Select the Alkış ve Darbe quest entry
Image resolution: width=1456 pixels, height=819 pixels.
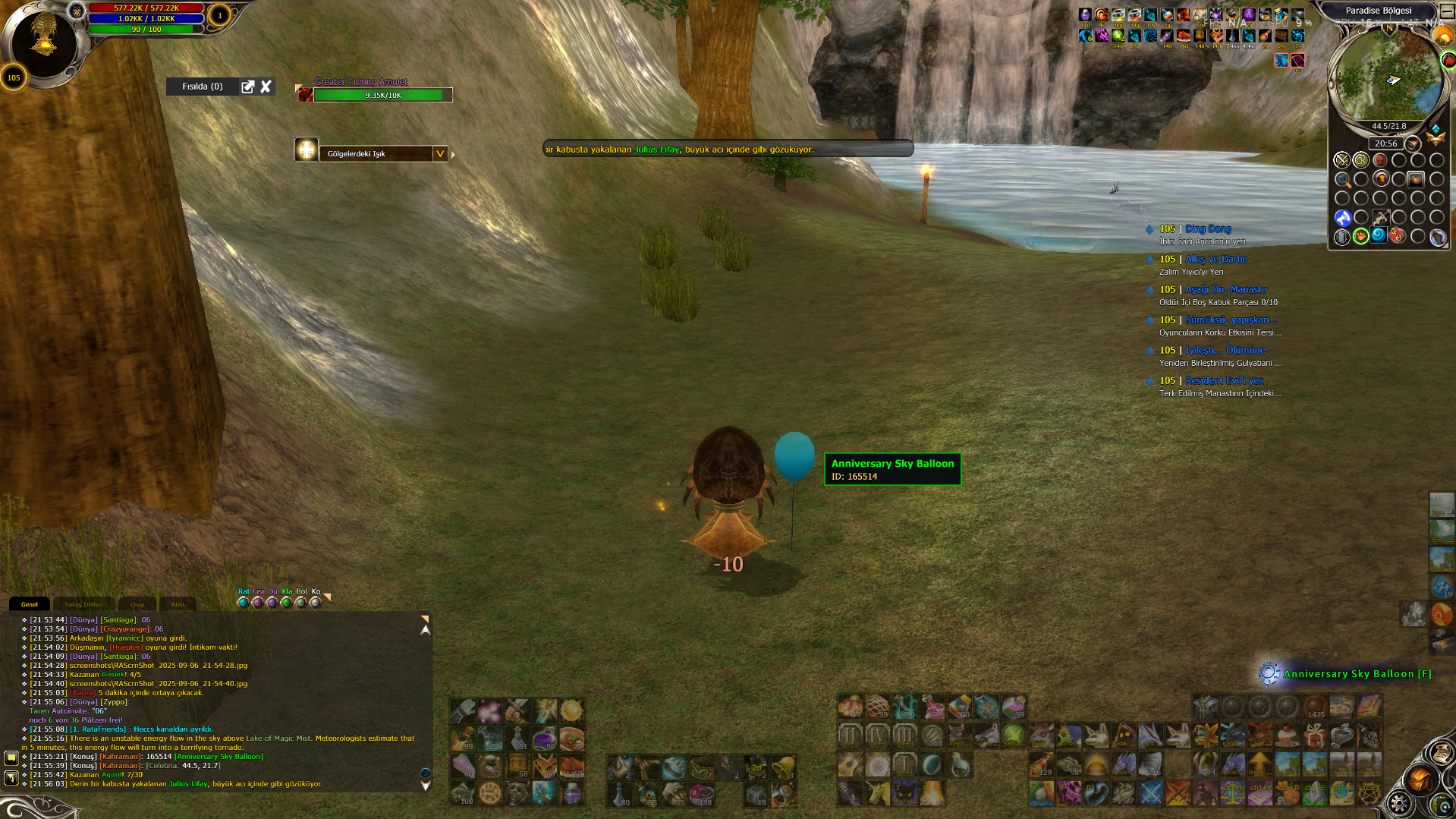(x=1215, y=259)
